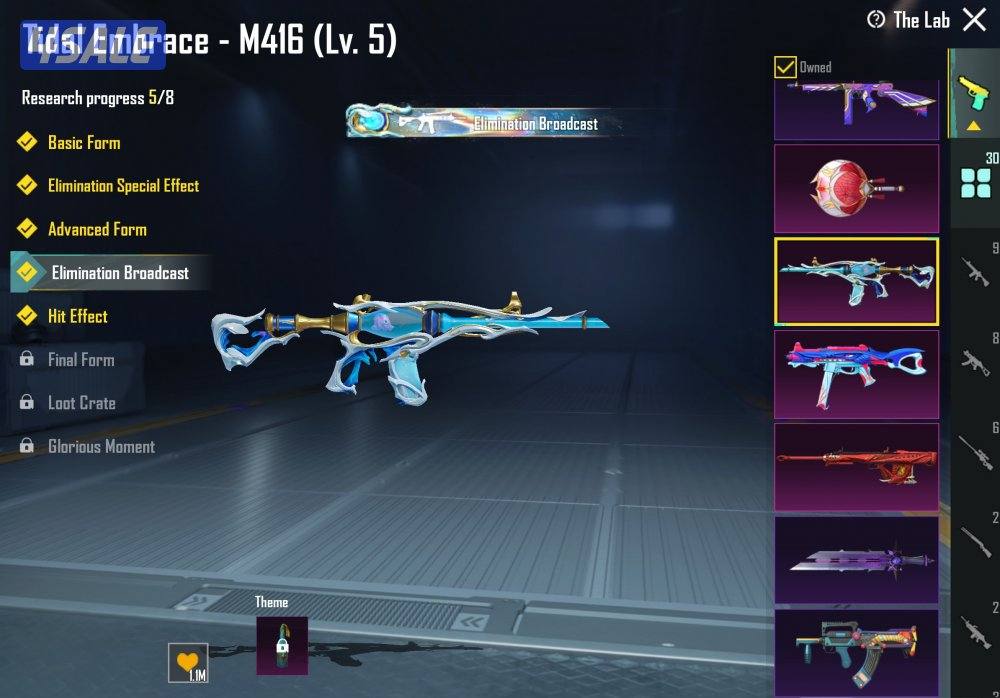Open the locked Loot Crate entry
This screenshot has height=698, width=1000.
pyautogui.click(x=81, y=403)
